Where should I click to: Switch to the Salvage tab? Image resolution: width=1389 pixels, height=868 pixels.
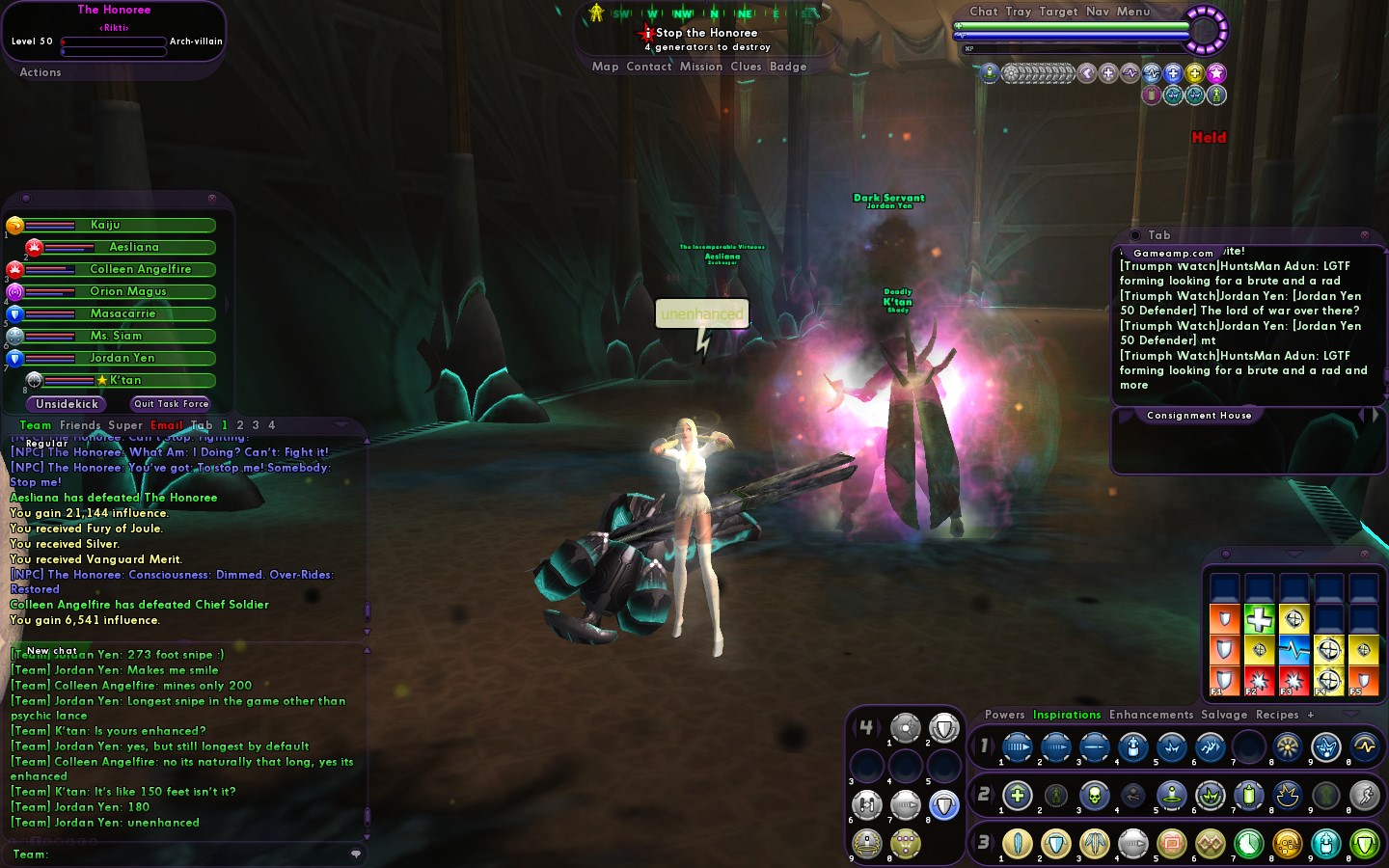[1224, 715]
